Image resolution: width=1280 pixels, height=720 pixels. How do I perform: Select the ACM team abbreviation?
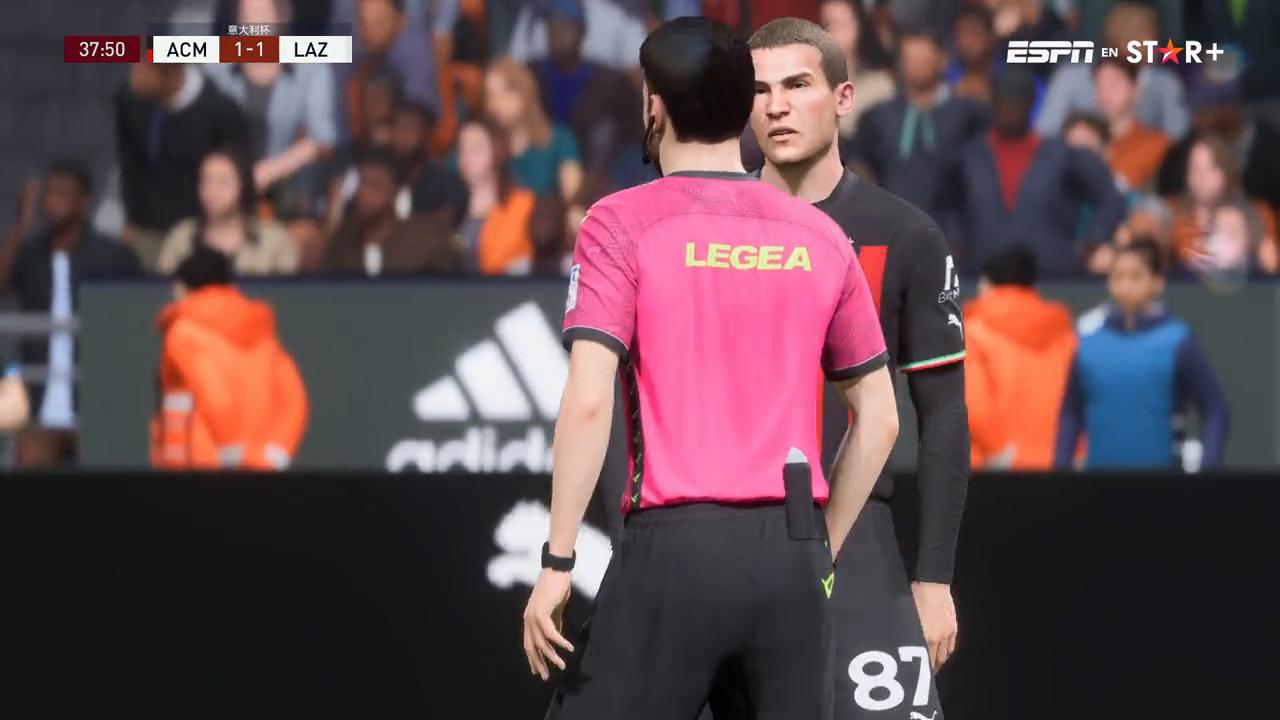coord(187,48)
